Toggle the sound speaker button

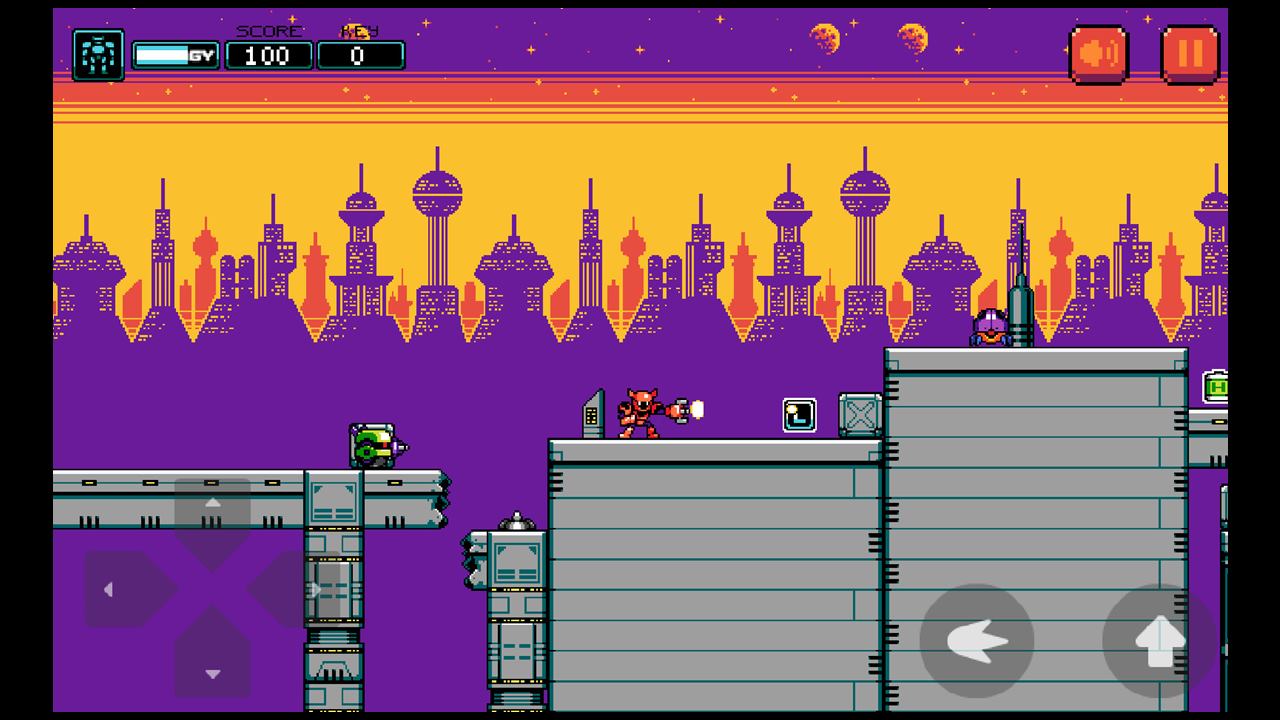coord(1098,54)
